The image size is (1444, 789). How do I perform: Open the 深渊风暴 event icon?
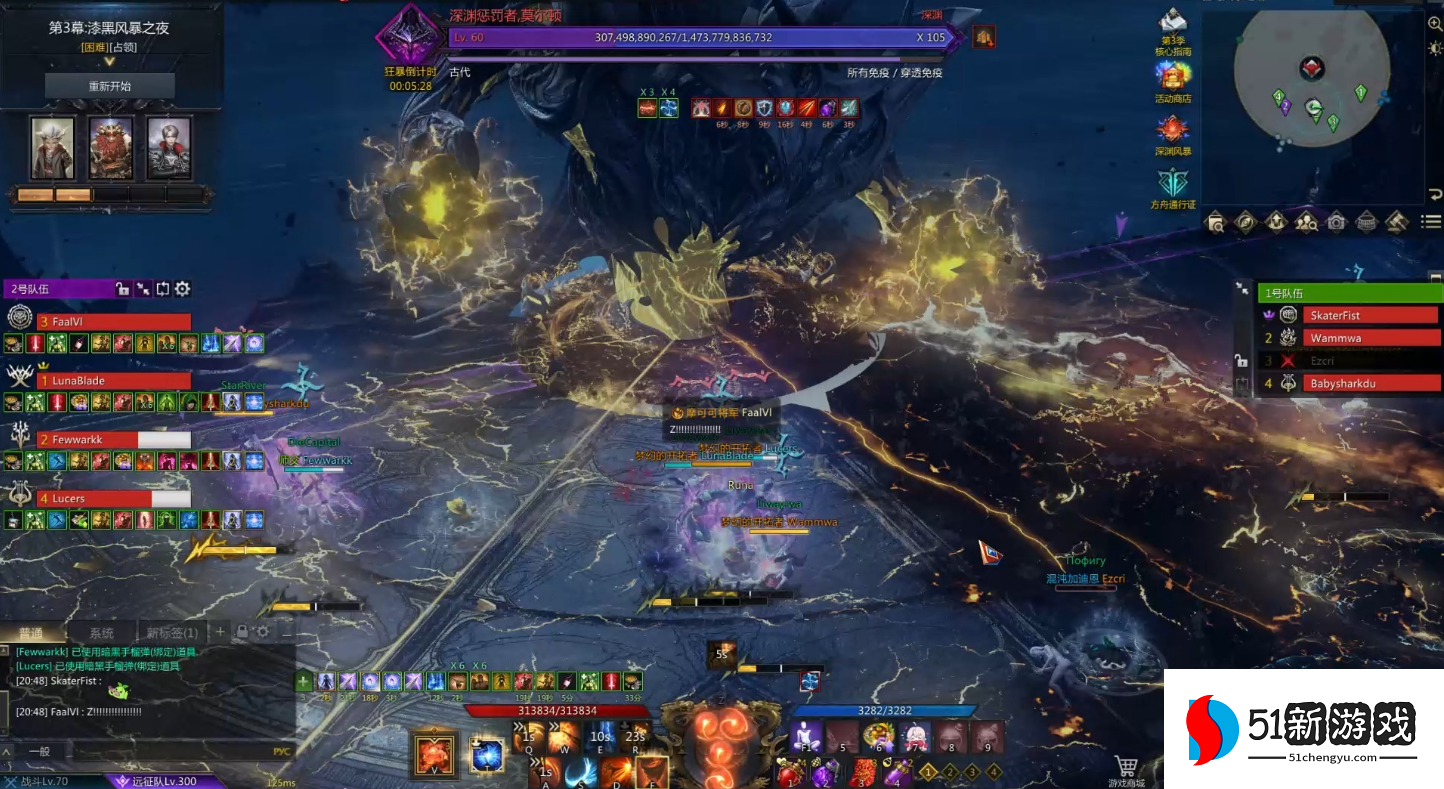(x=1173, y=133)
